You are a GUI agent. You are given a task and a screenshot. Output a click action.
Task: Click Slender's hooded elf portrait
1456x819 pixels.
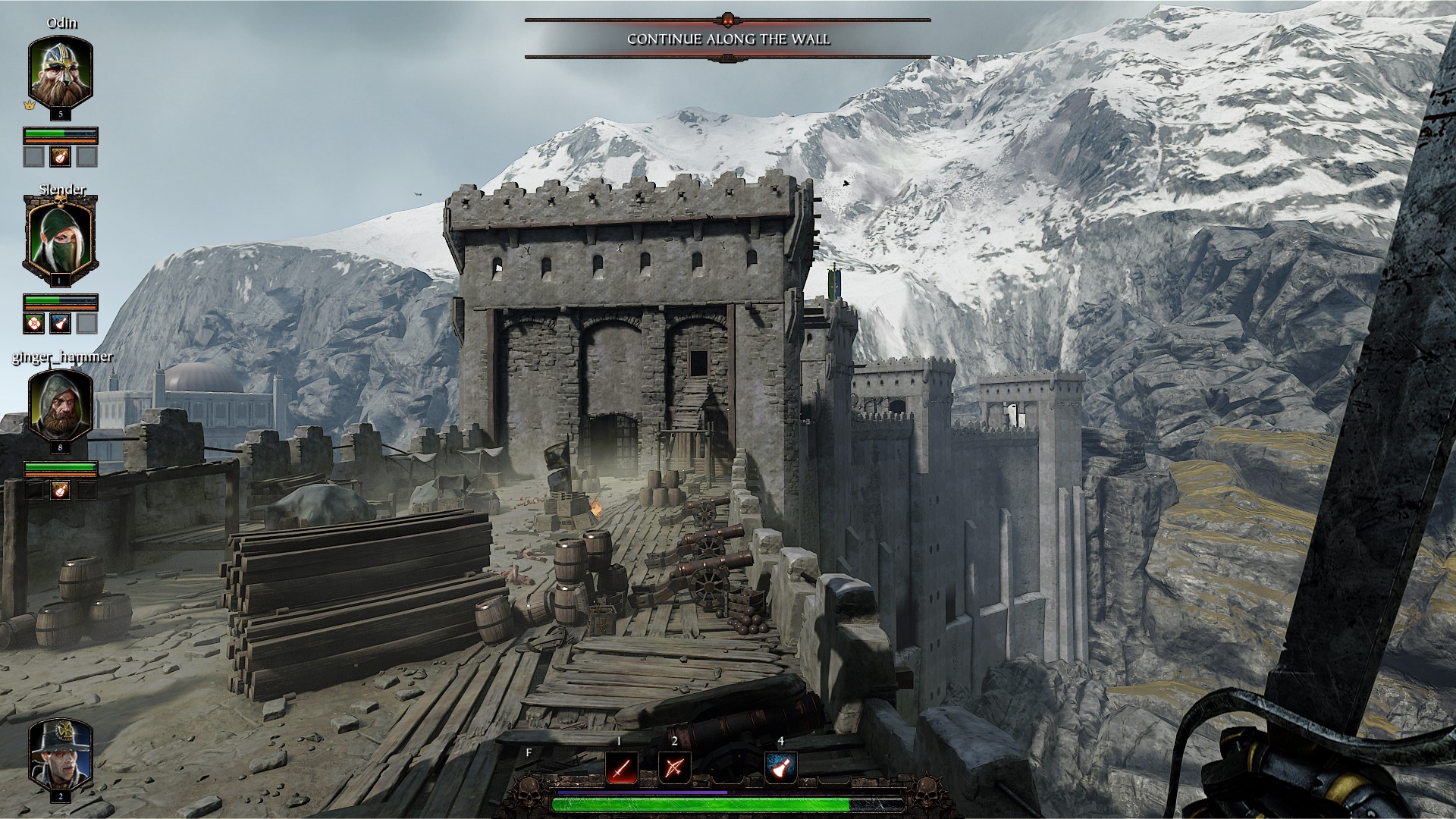(61, 237)
